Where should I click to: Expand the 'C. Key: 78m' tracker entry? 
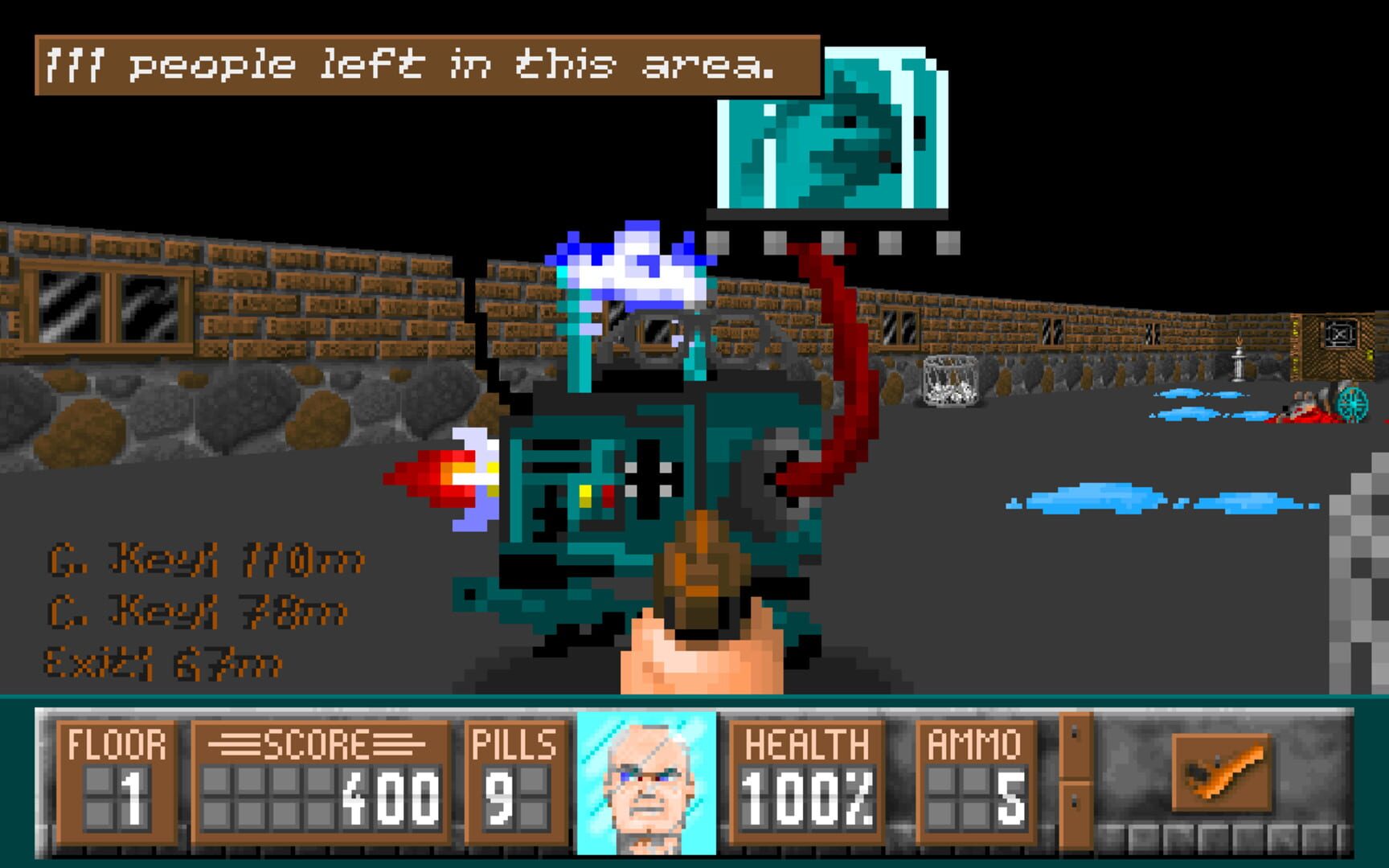pyautogui.click(x=197, y=611)
